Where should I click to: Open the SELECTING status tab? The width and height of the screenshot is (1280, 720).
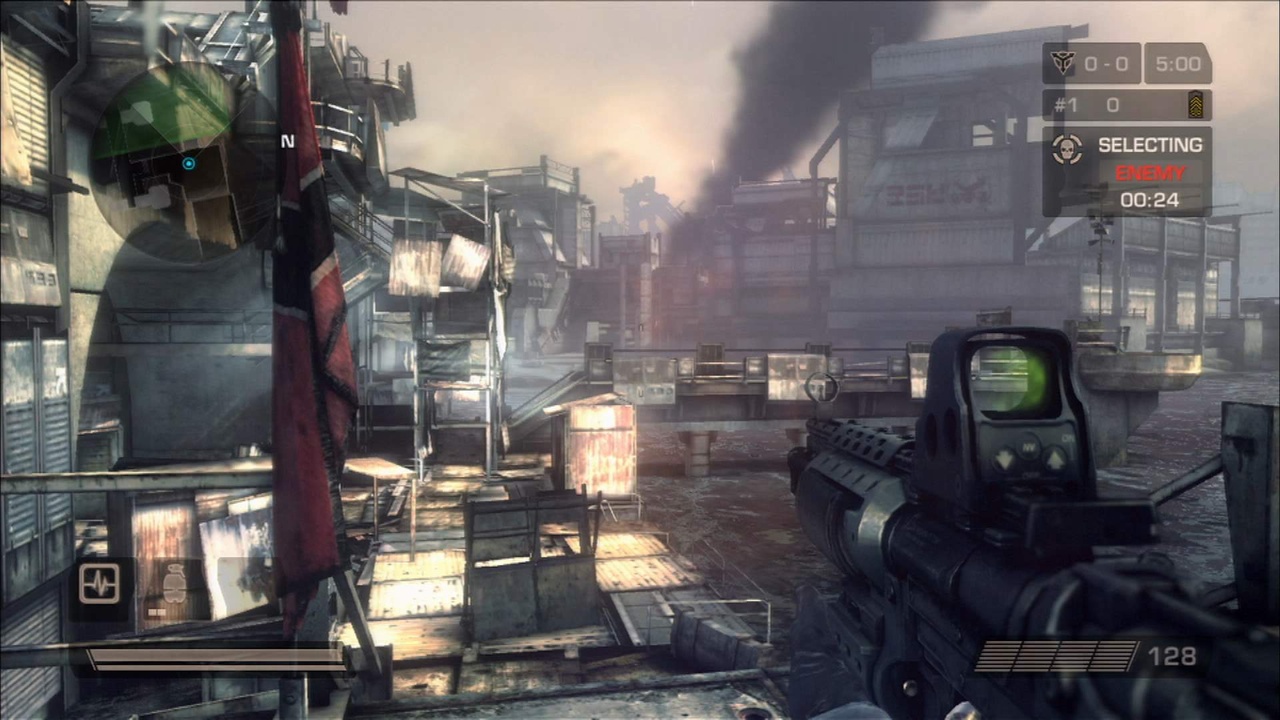tap(1148, 145)
